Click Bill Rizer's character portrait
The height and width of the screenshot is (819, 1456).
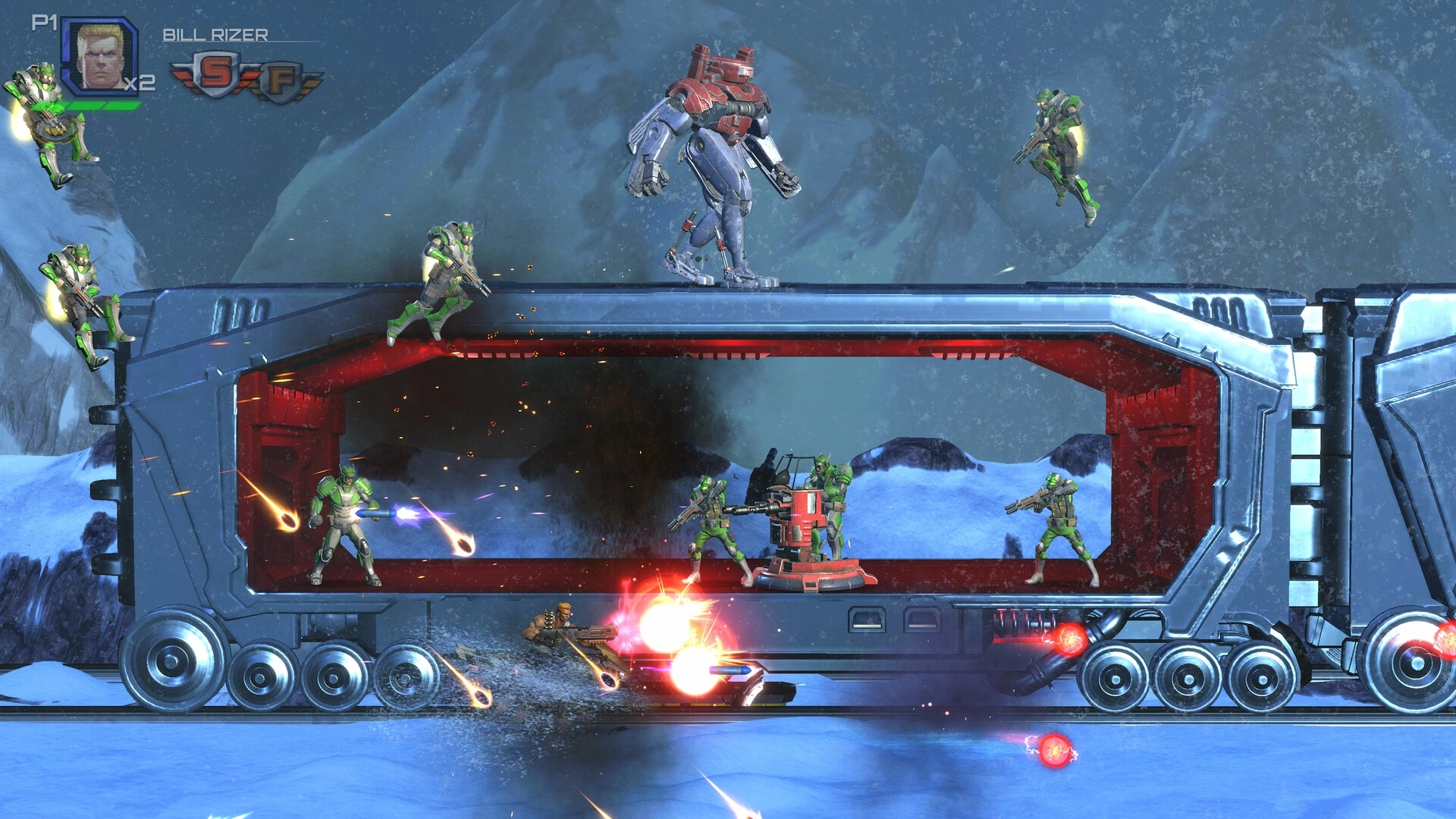click(x=101, y=55)
